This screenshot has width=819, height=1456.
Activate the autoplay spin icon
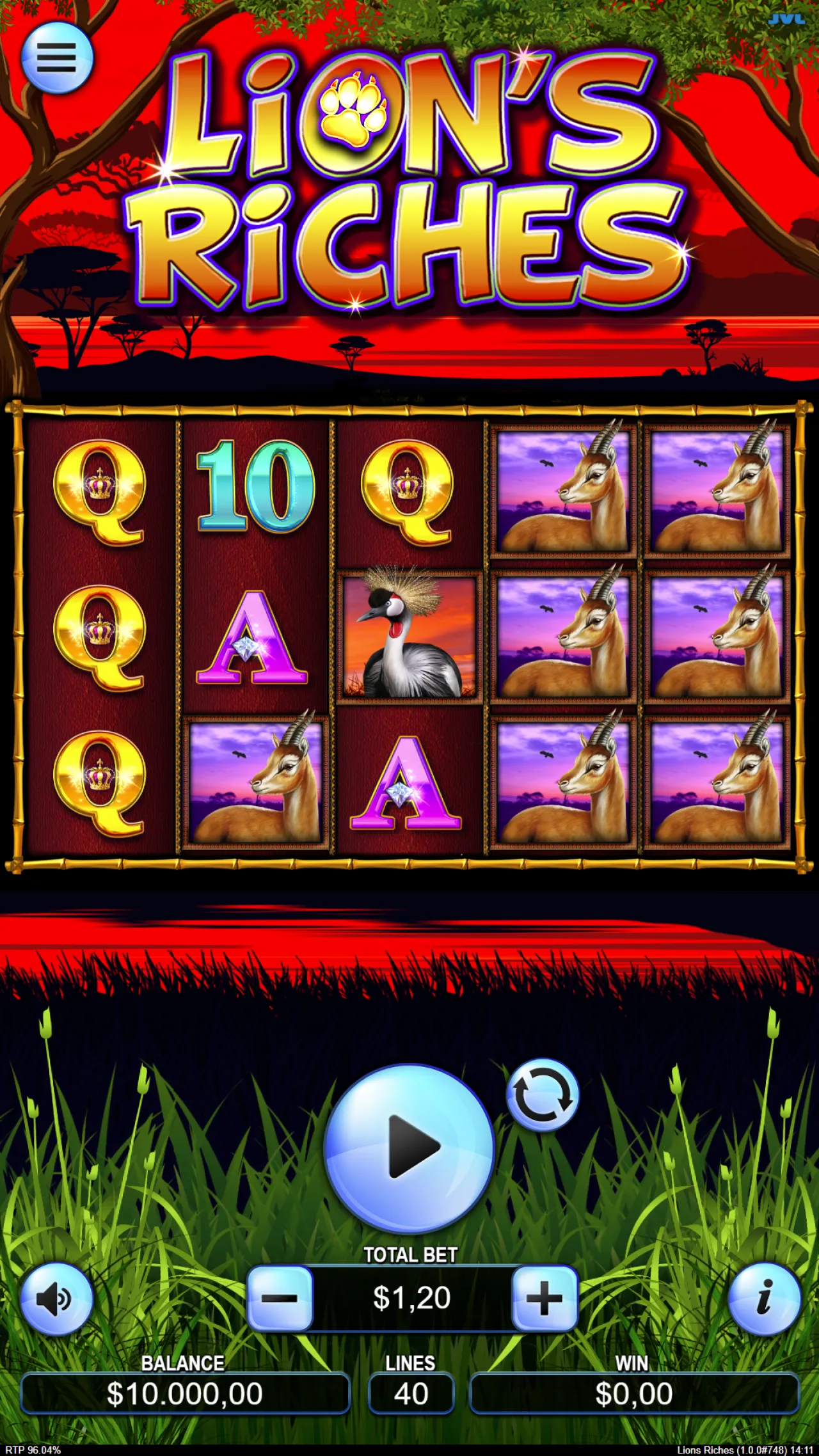tap(543, 1096)
